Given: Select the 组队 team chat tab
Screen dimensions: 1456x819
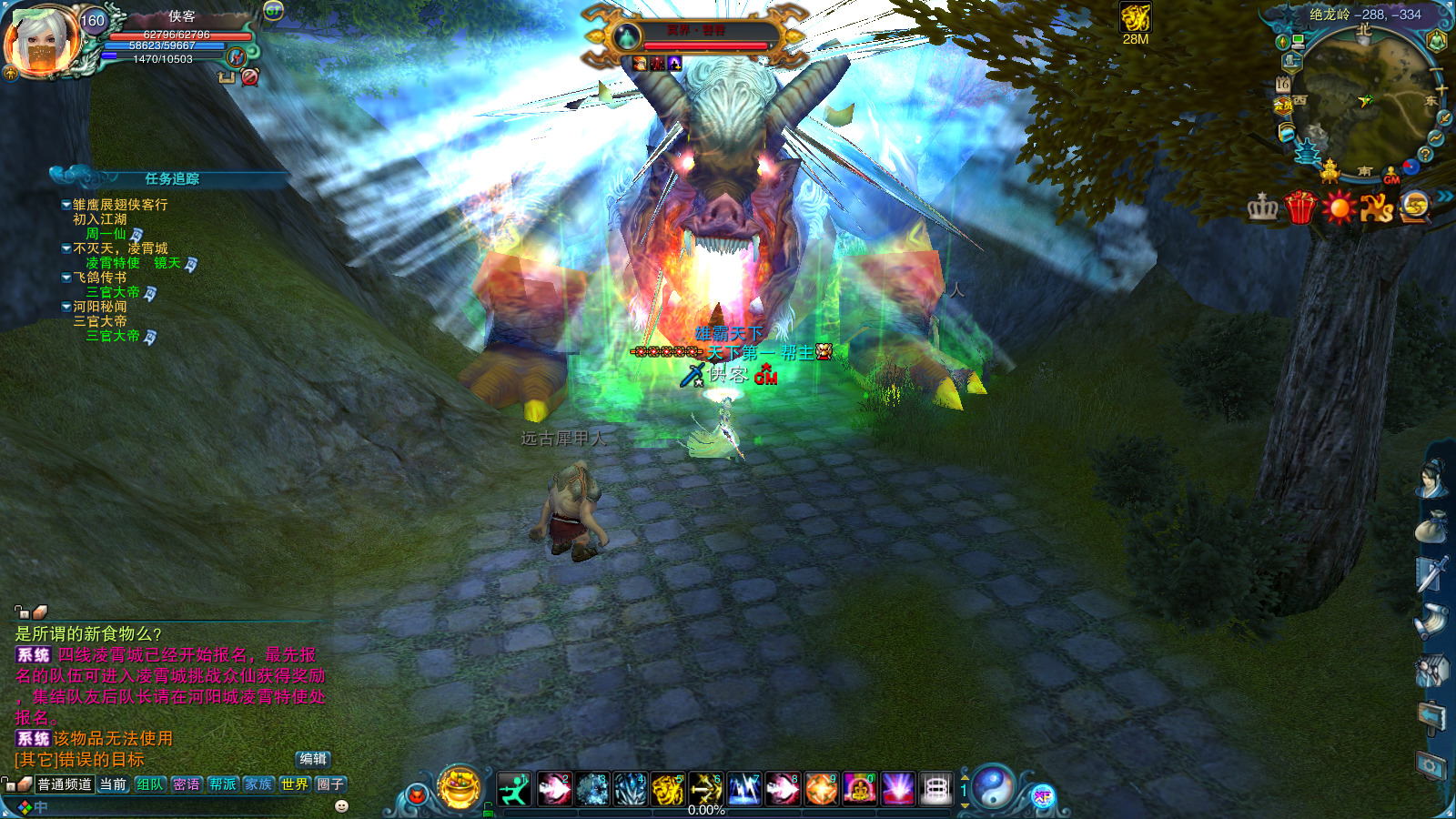Looking at the screenshot, I should (150, 784).
